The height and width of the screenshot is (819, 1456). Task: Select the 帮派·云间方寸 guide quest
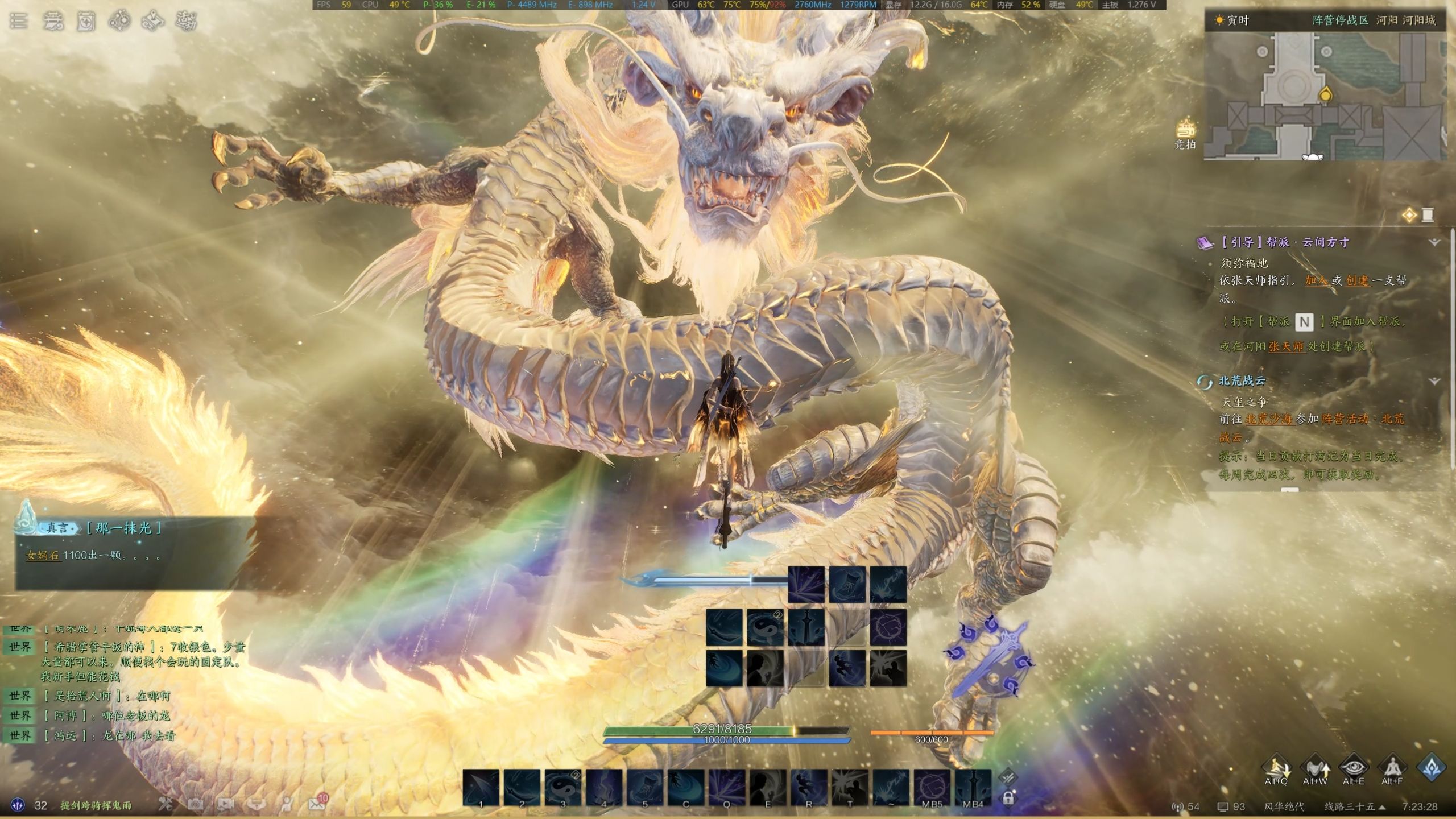coord(1284,242)
